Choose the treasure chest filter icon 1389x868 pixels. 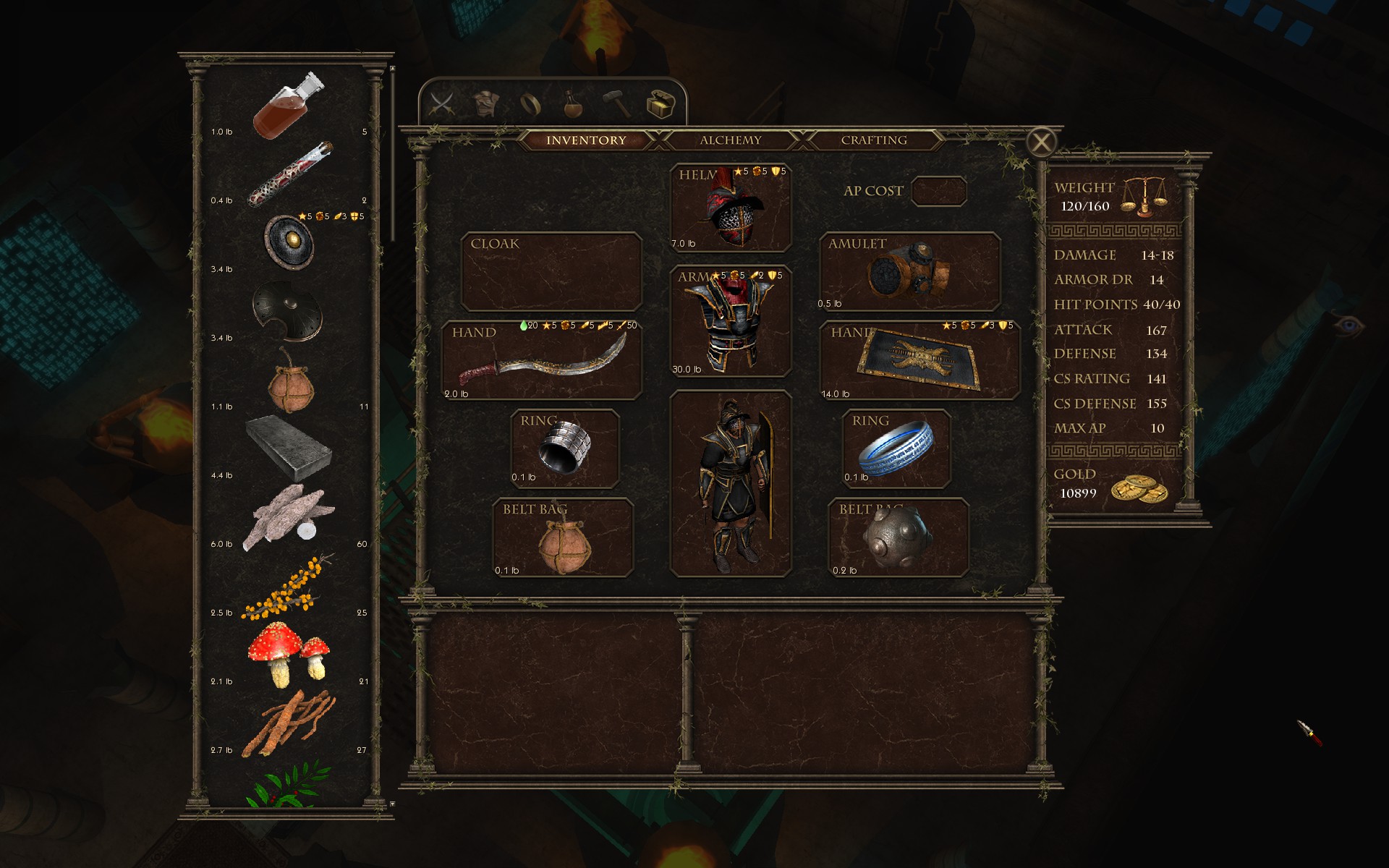[660, 104]
